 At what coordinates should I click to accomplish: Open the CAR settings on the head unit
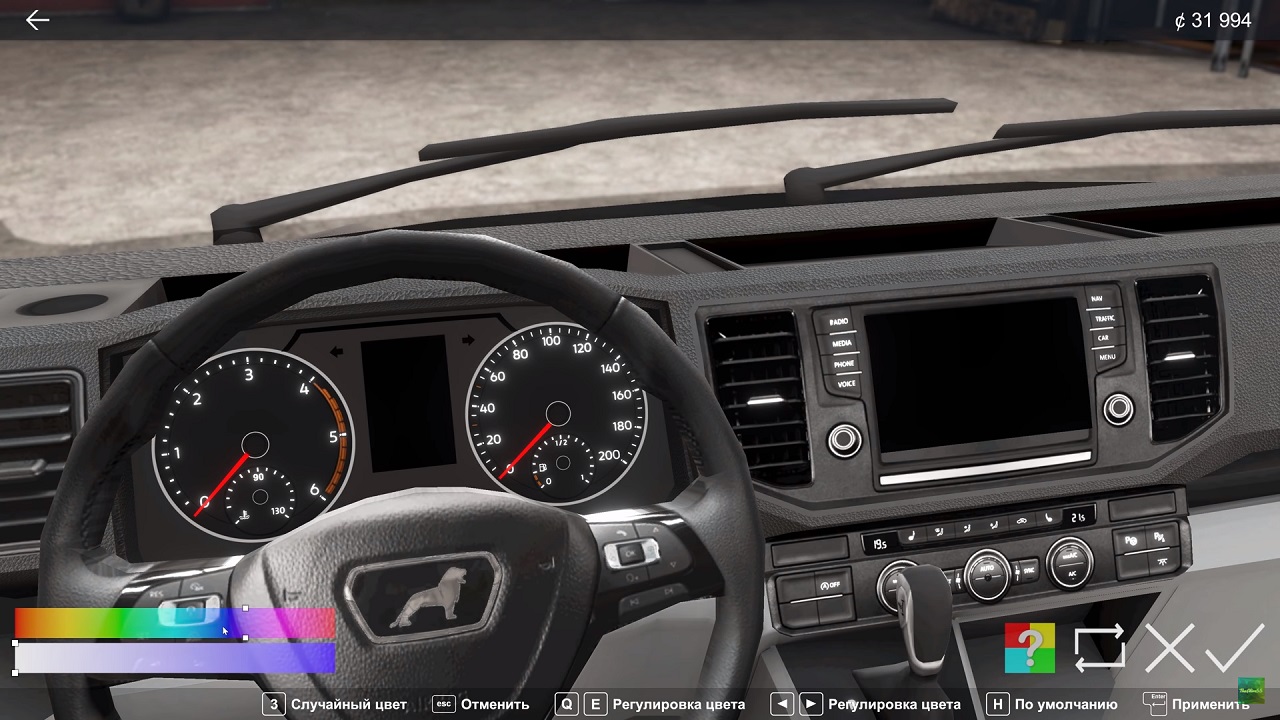click(x=1104, y=338)
